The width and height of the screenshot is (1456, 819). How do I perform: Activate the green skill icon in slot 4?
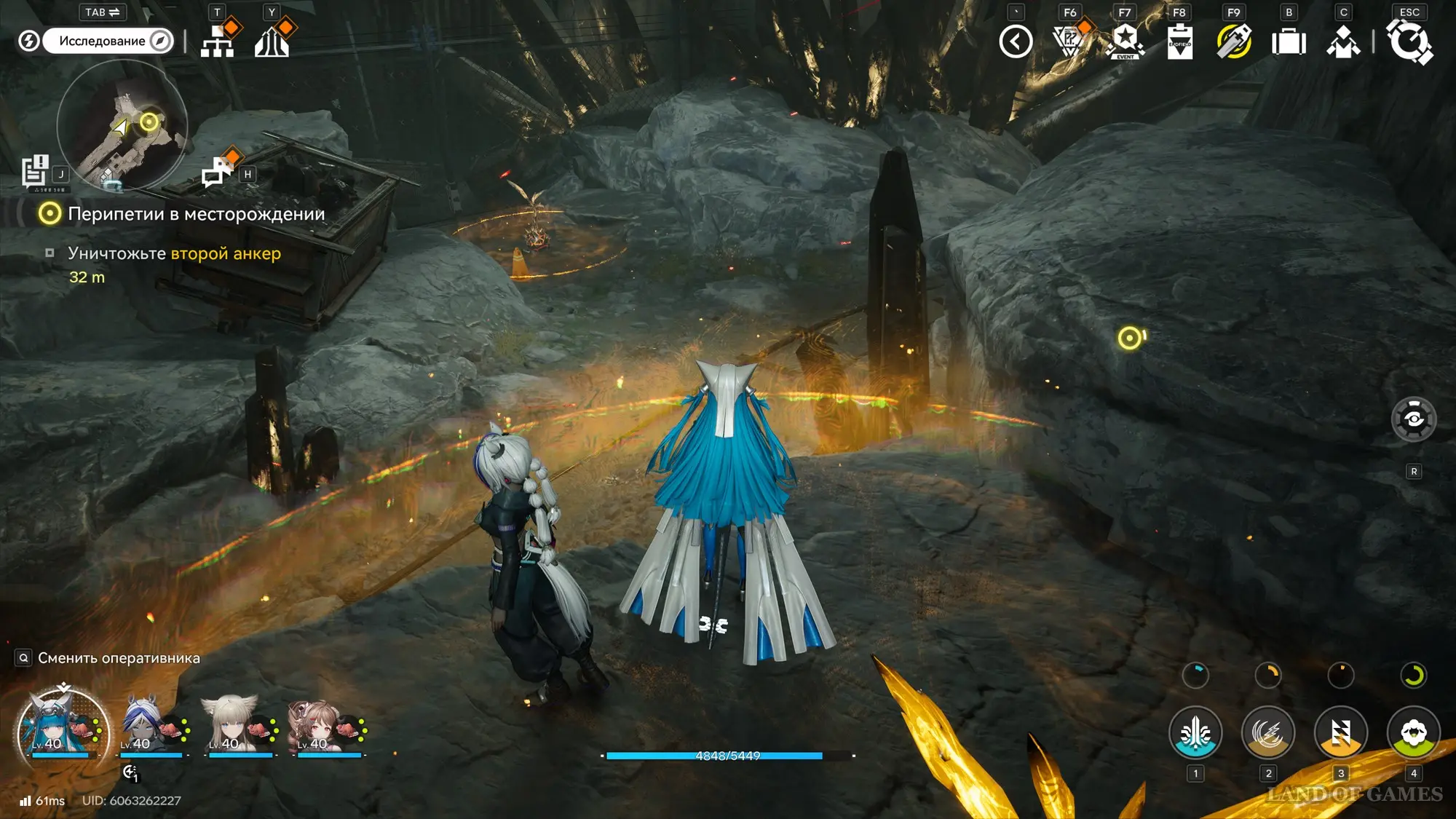(1413, 732)
